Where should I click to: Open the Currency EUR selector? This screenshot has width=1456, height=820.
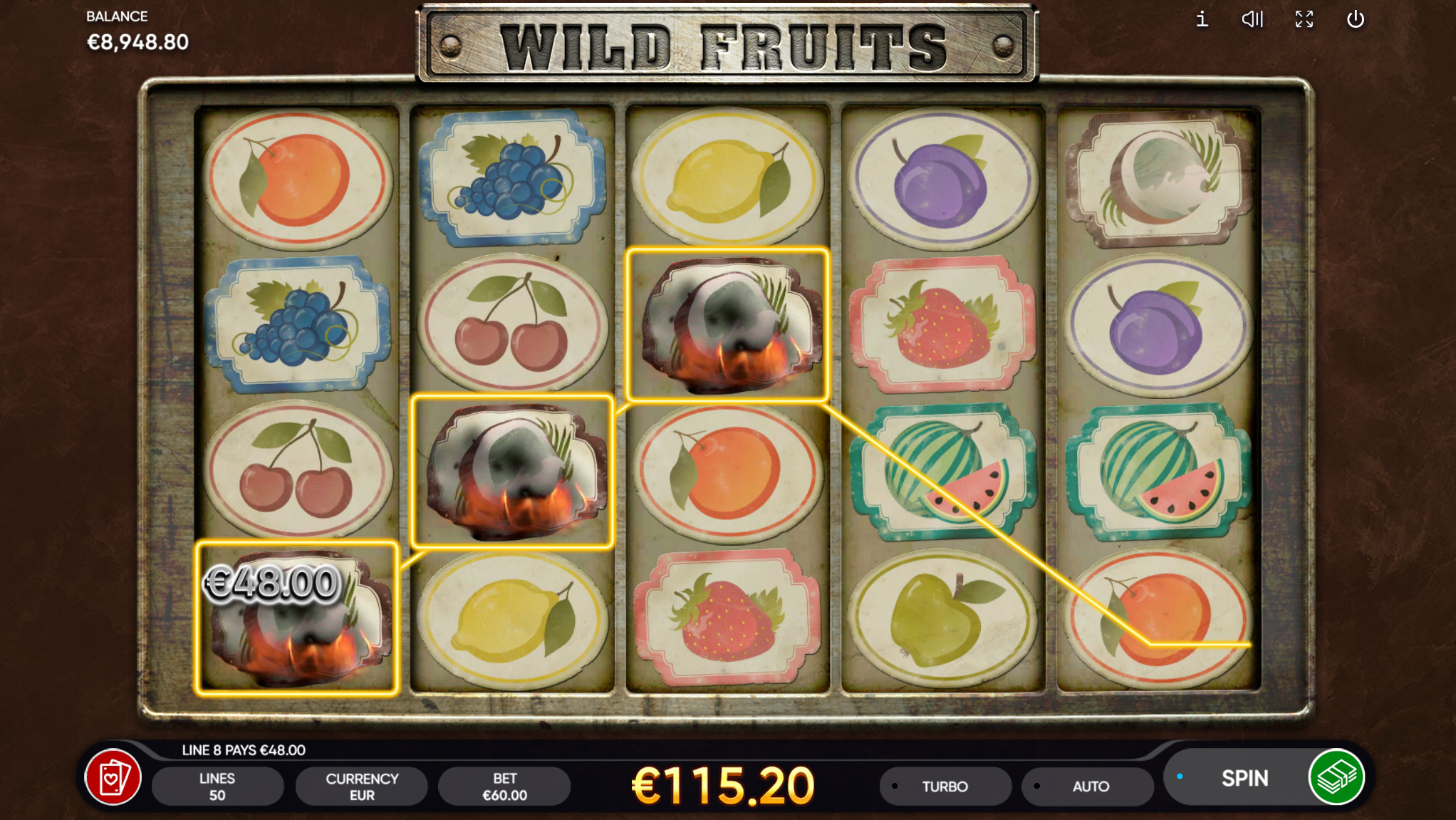click(361, 787)
